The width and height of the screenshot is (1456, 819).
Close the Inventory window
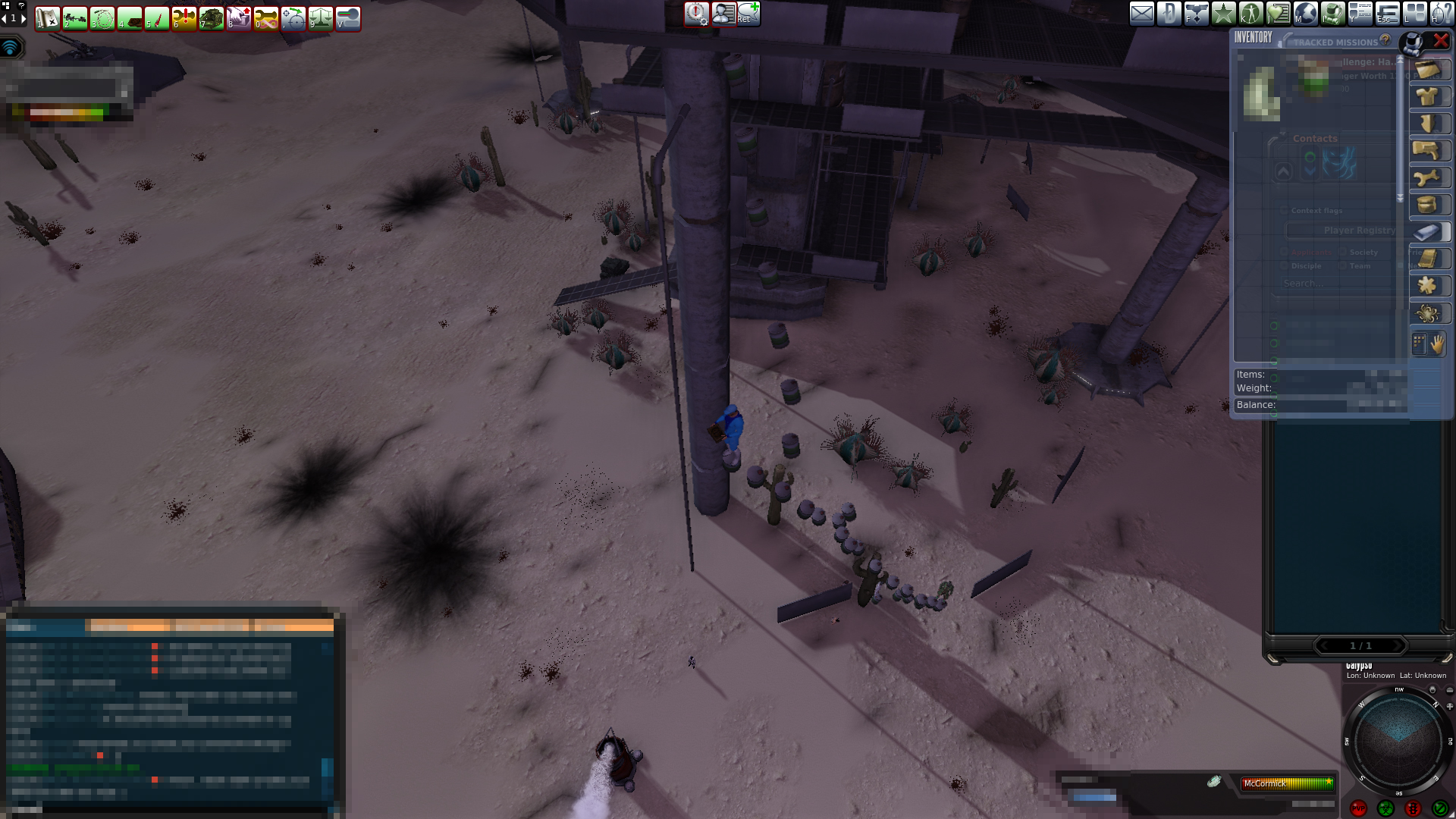[x=1440, y=41]
